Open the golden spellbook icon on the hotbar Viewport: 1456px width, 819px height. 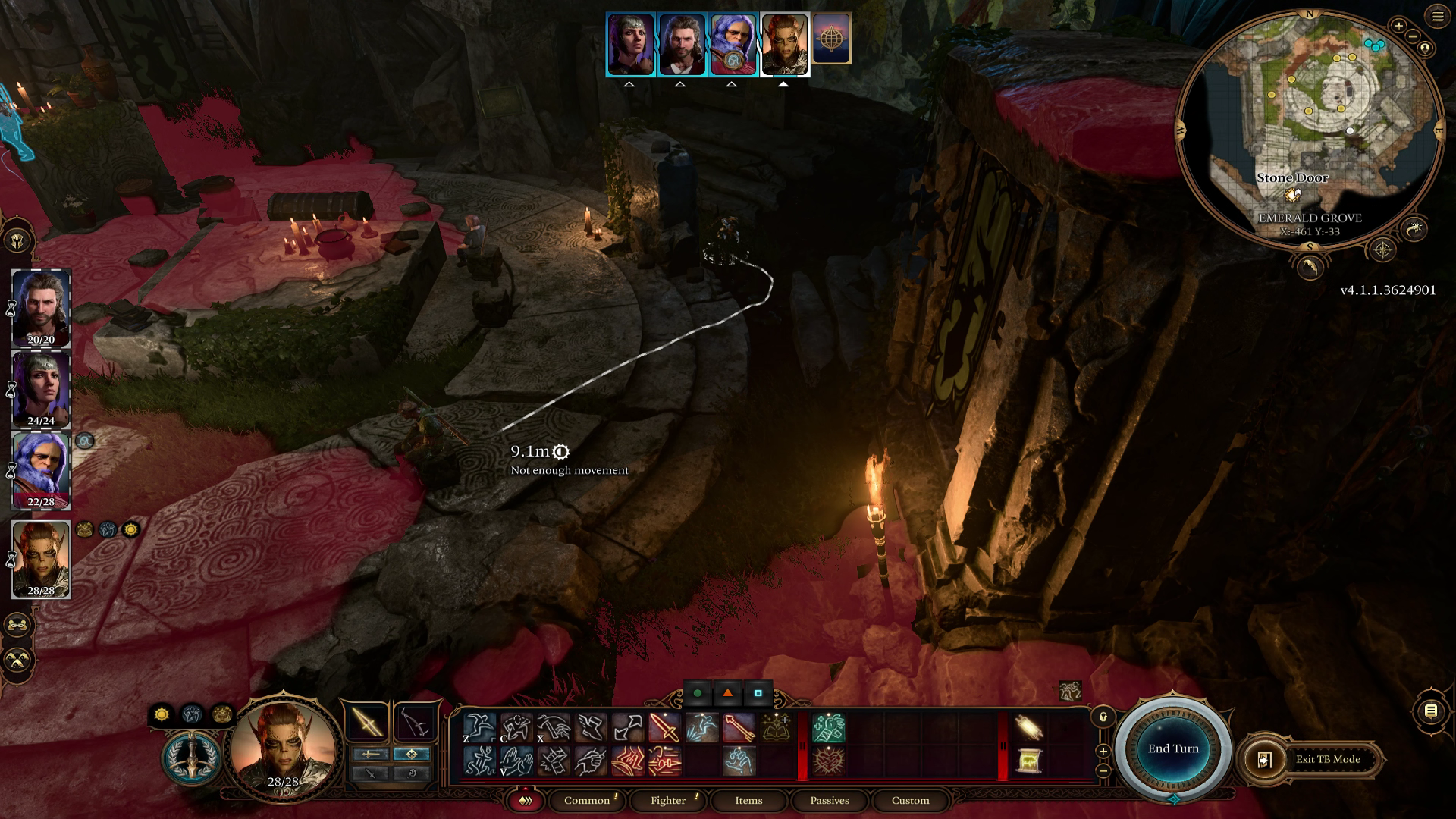point(775,726)
